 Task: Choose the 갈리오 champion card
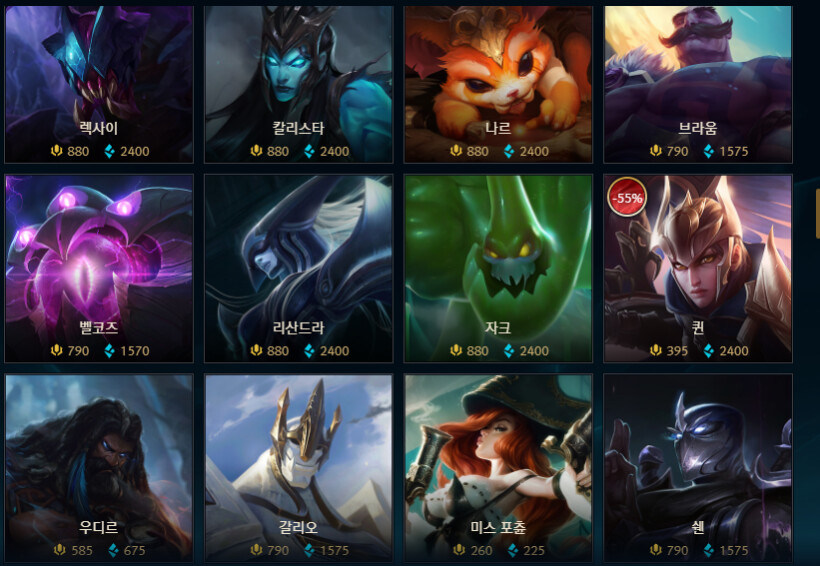coord(298,465)
